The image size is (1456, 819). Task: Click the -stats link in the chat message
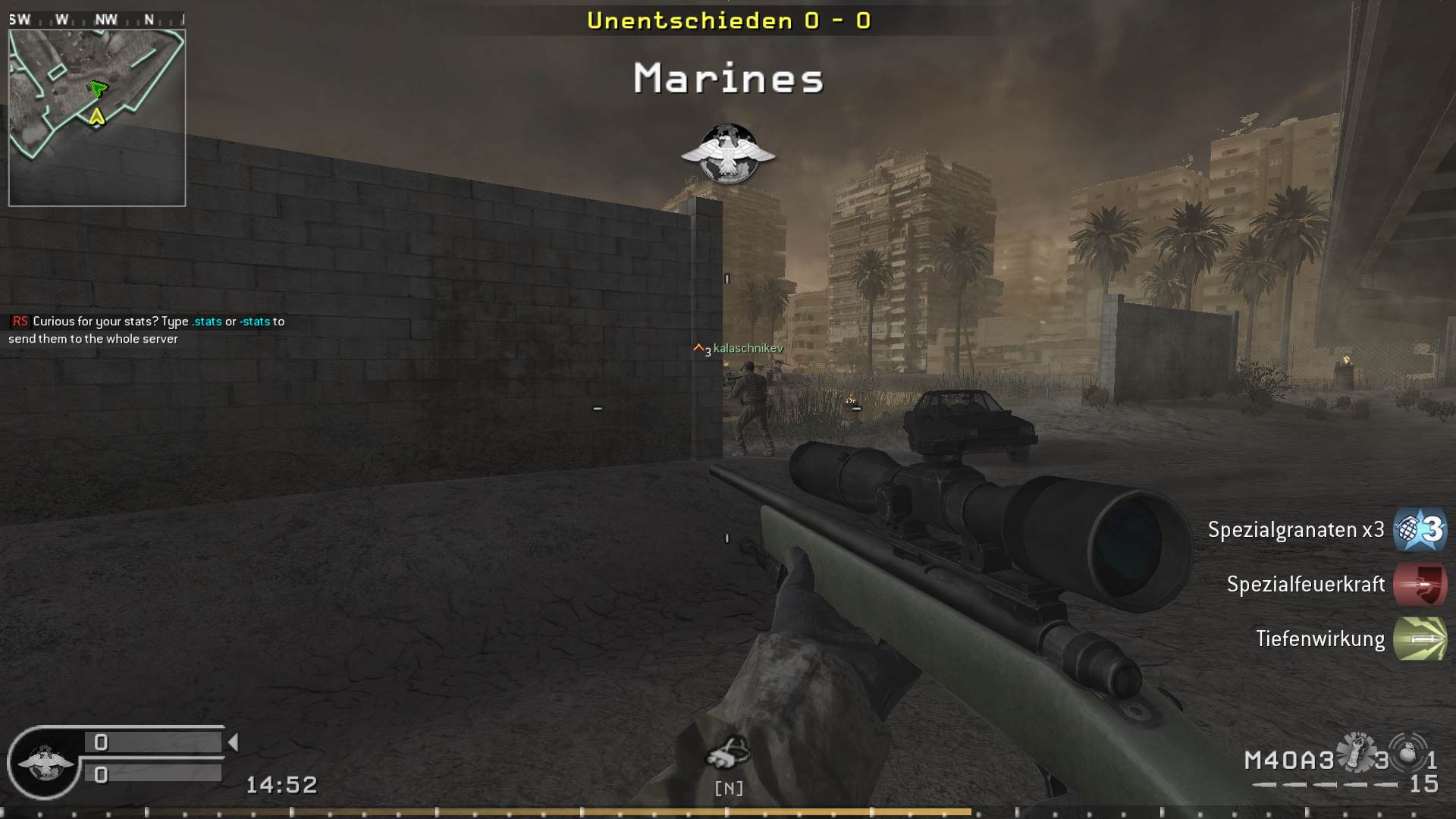click(x=253, y=321)
